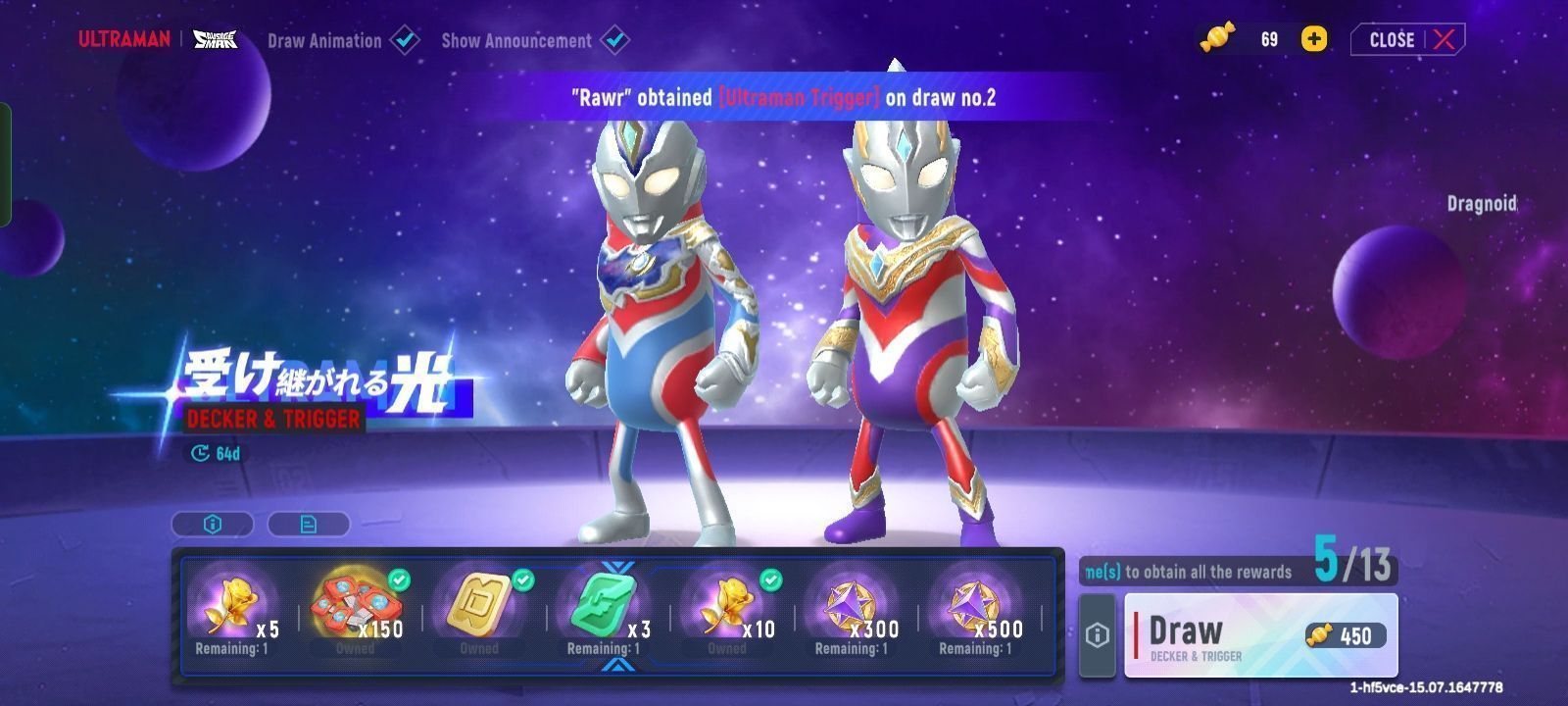This screenshot has width=1568, height=706.
Task: Close the Ultraman draw screen
Action: click(x=1408, y=39)
